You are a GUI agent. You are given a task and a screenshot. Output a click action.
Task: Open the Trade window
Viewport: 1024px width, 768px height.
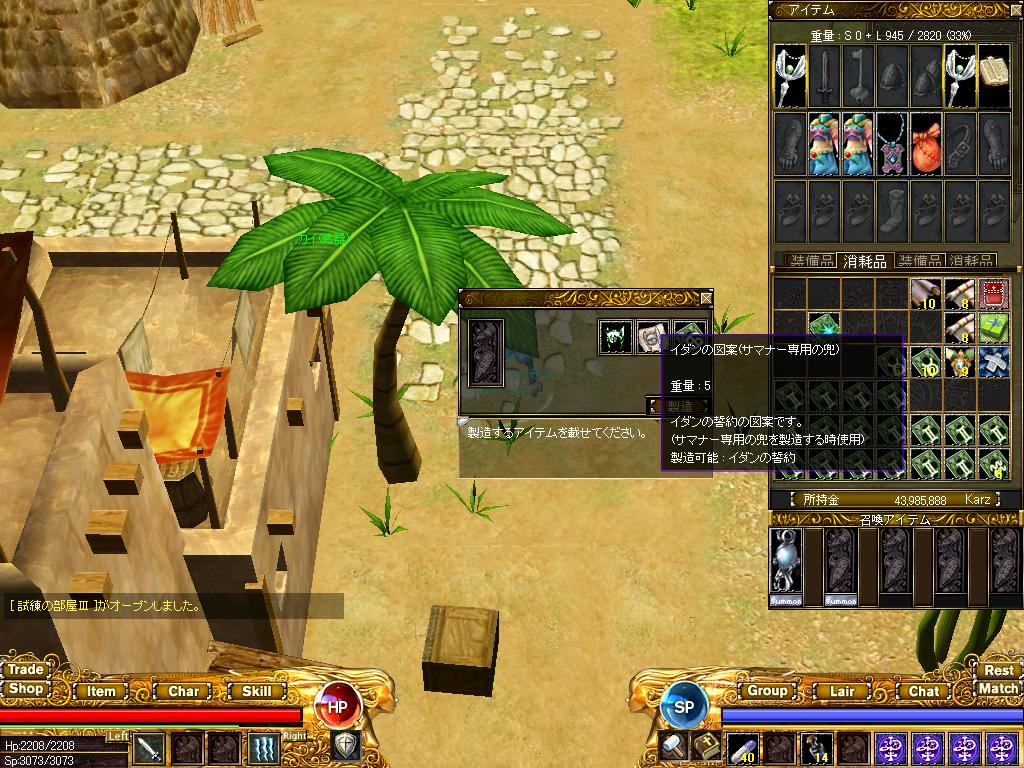point(26,670)
